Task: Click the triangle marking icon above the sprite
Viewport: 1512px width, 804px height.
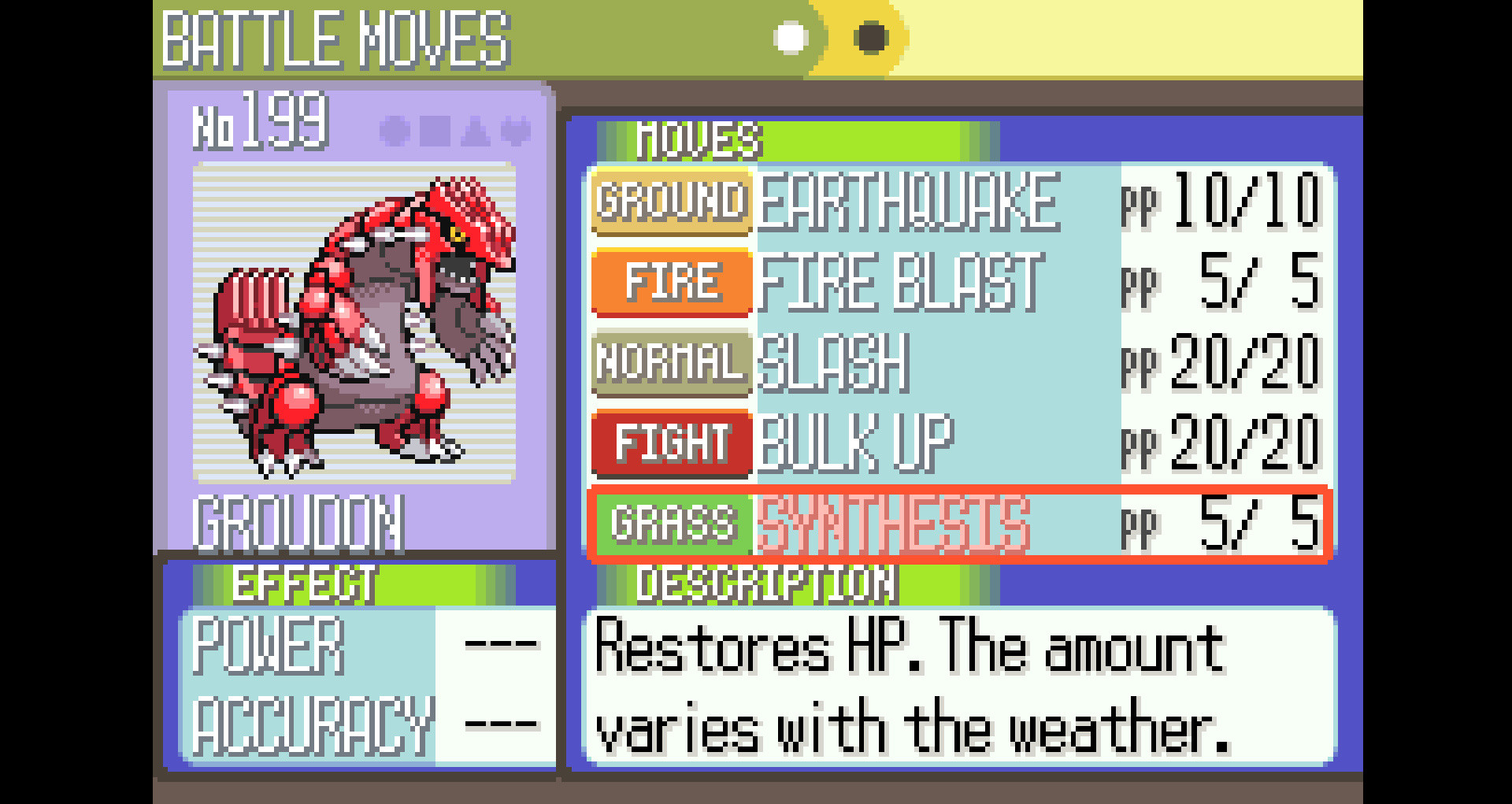Action: (x=476, y=132)
